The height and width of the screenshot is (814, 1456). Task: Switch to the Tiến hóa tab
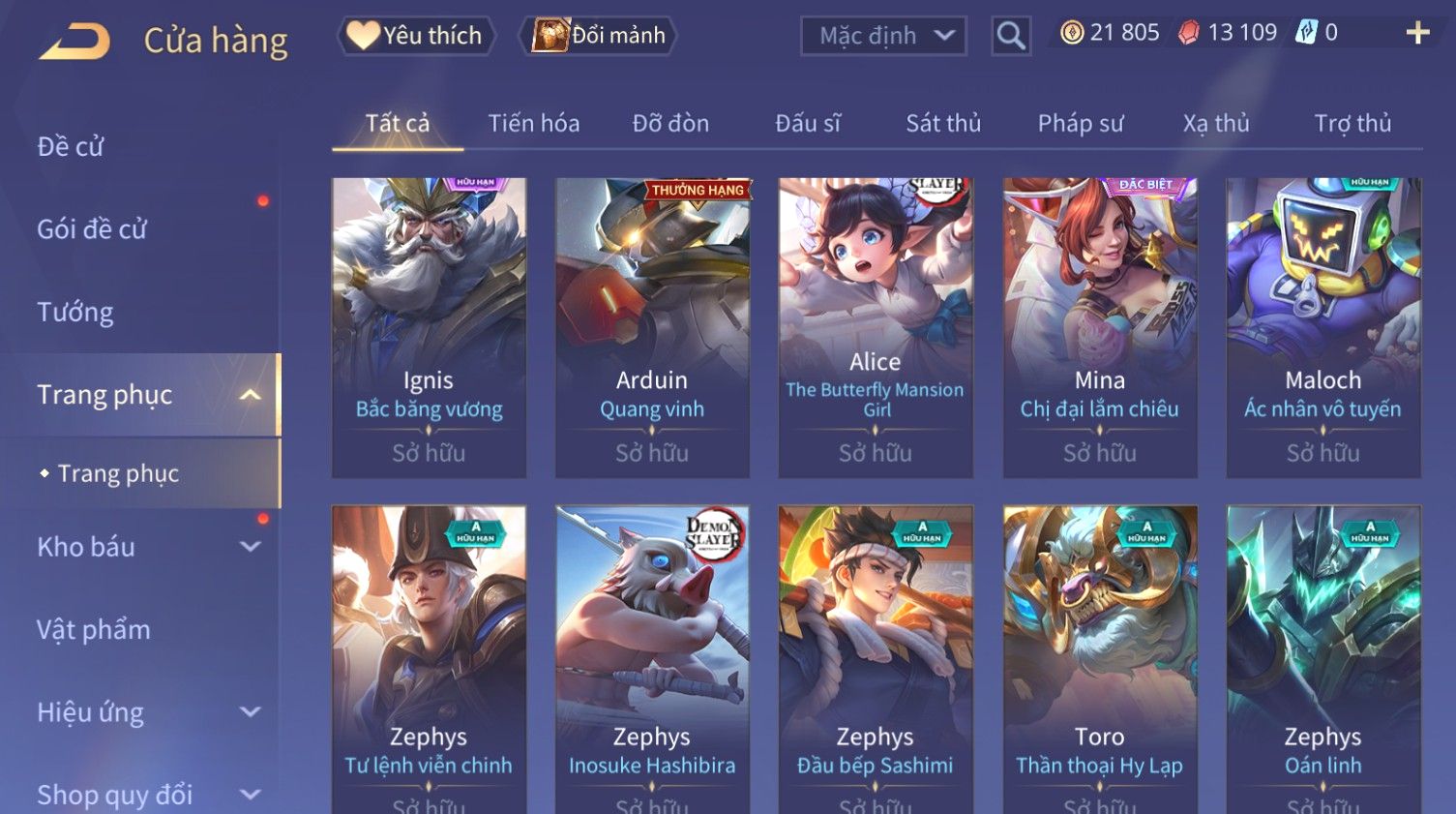pos(533,124)
